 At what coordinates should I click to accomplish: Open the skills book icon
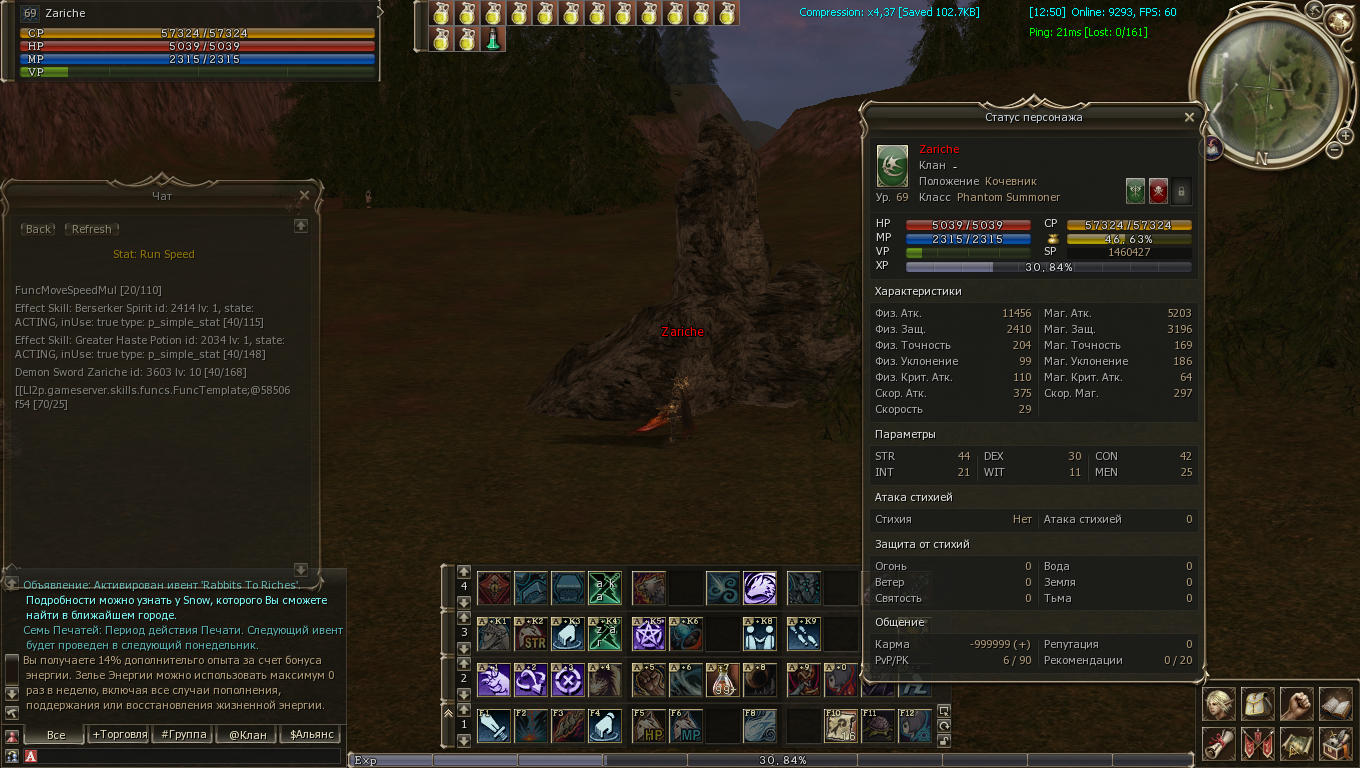pos(1336,703)
